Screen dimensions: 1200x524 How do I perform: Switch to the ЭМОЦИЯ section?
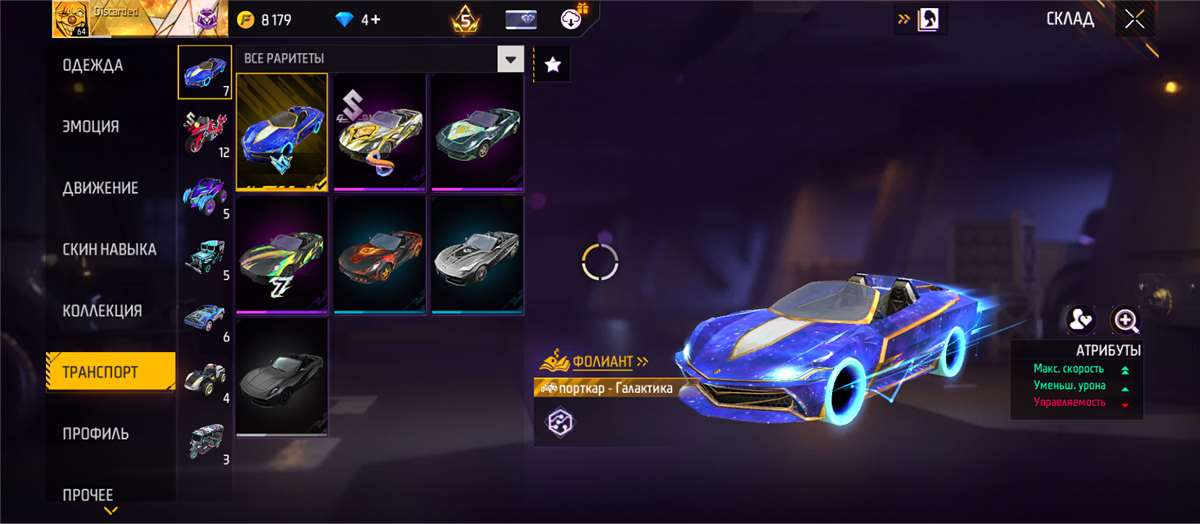coord(91,127)
